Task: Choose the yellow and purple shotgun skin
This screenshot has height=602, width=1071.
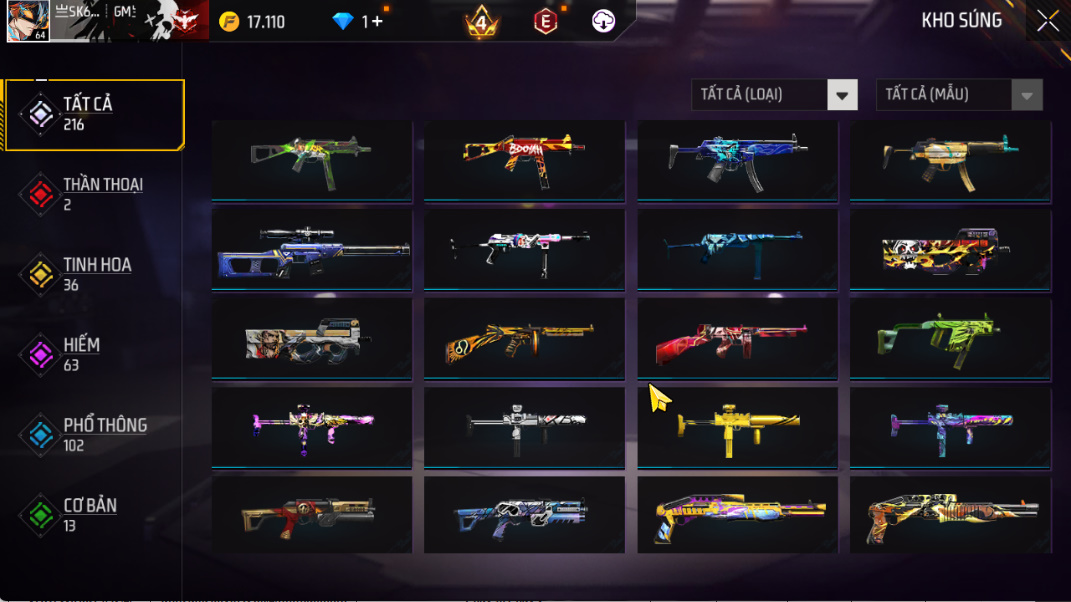Action: [737, 515]
